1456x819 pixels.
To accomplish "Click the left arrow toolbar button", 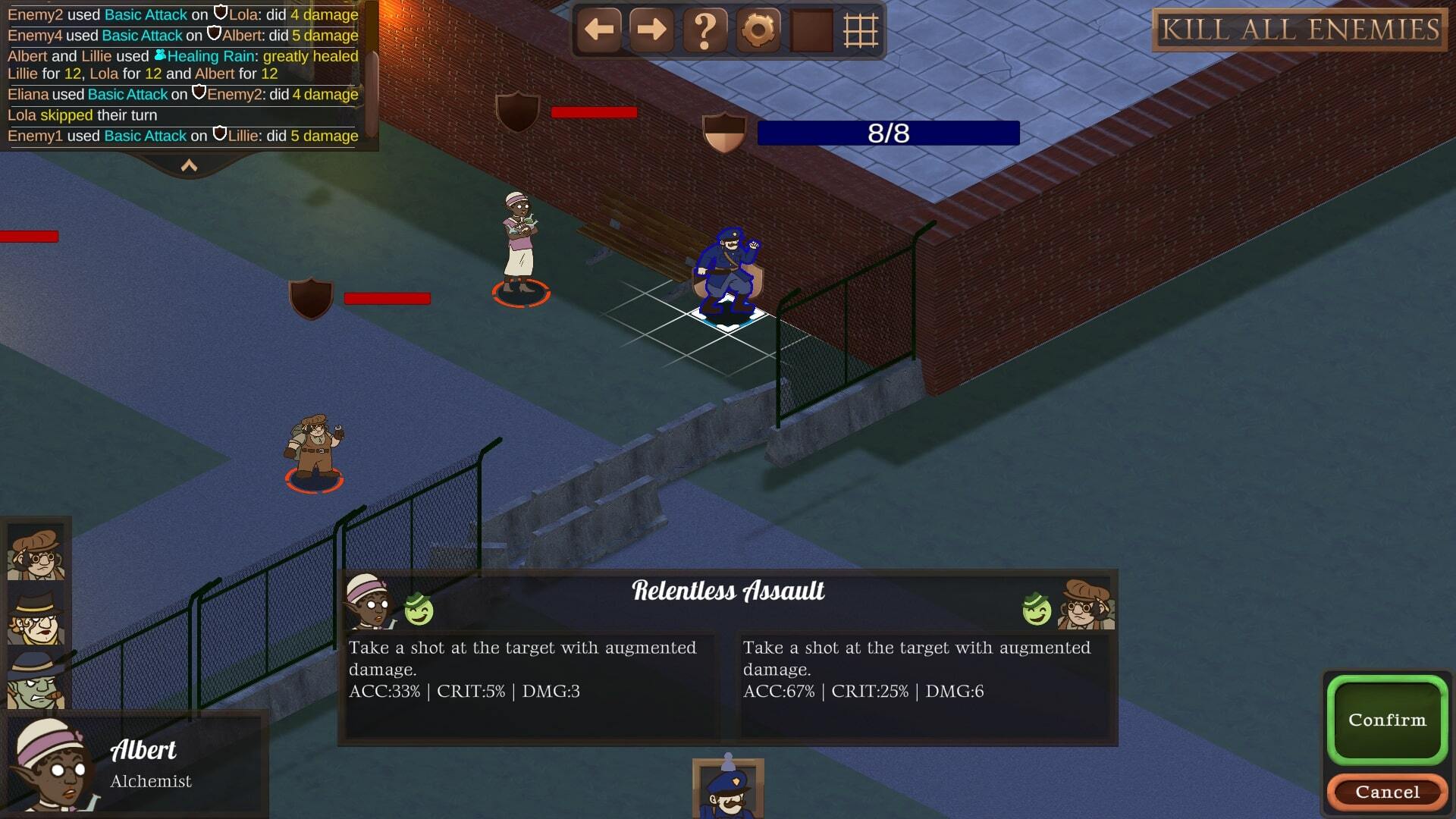I will (x=599, y=30).
